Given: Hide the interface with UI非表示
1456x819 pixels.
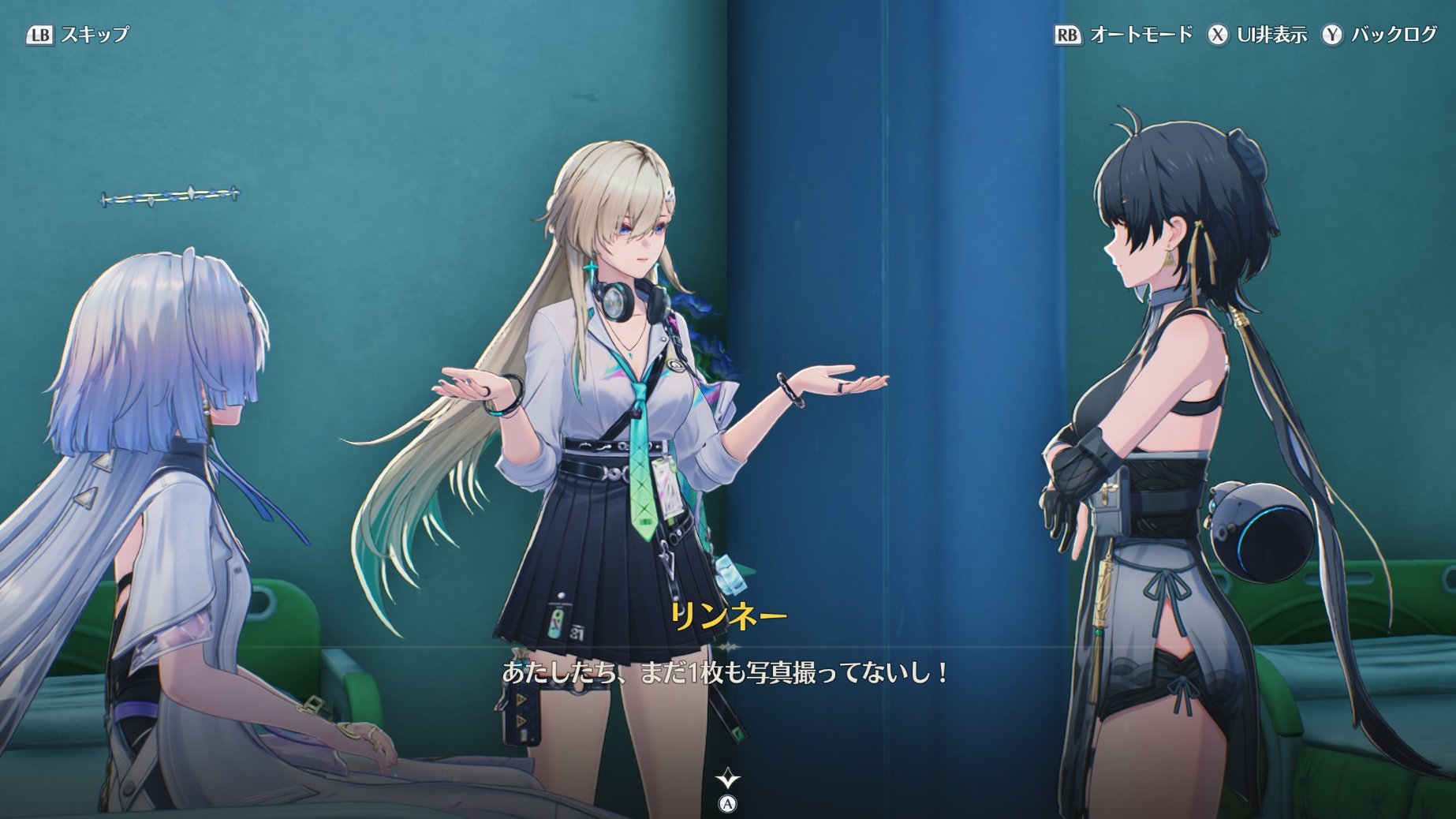Looking at the screenshot, I should coord(1257,35).
